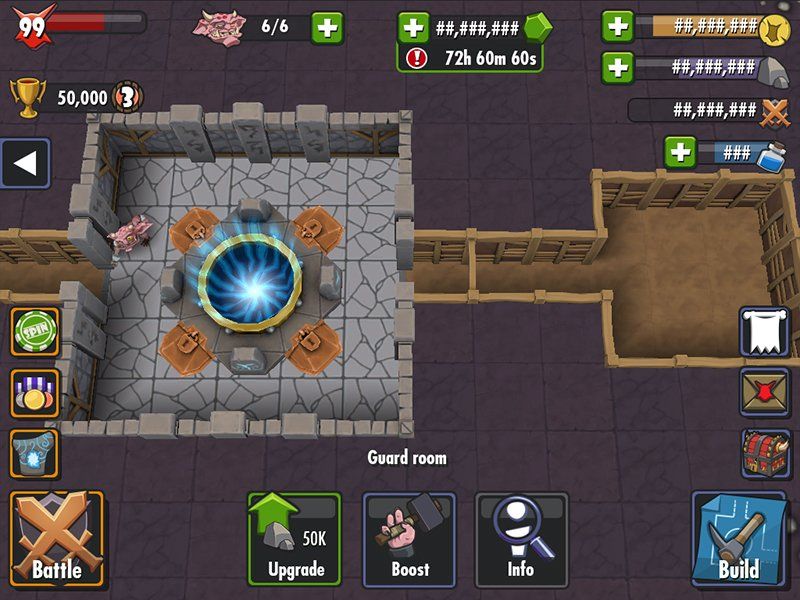800x600 pixels.
Task: Open the sealed envelope mail
Action: pos(764,391)
